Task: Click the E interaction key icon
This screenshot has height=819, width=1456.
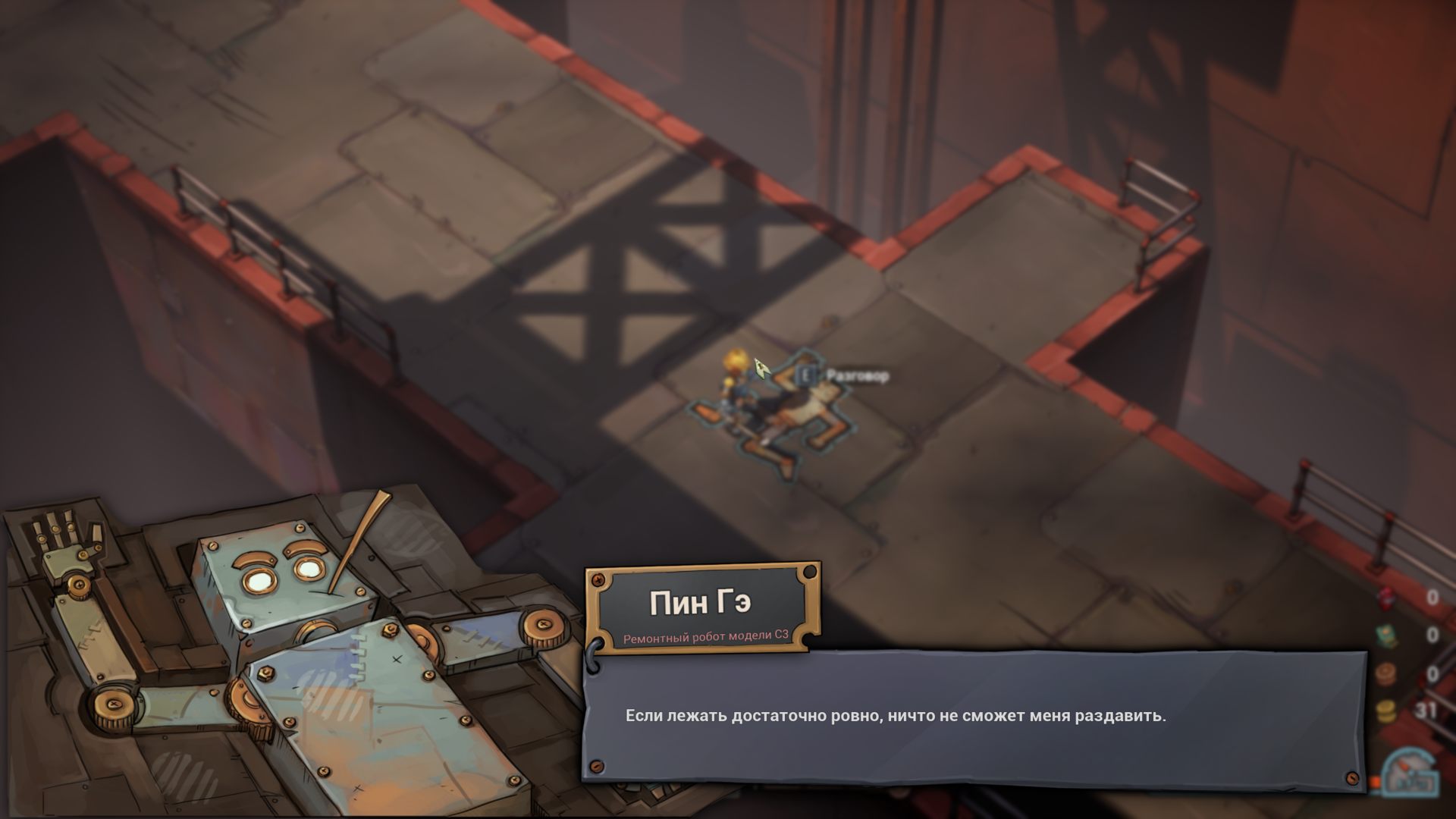Action: (x=808, y=374)
